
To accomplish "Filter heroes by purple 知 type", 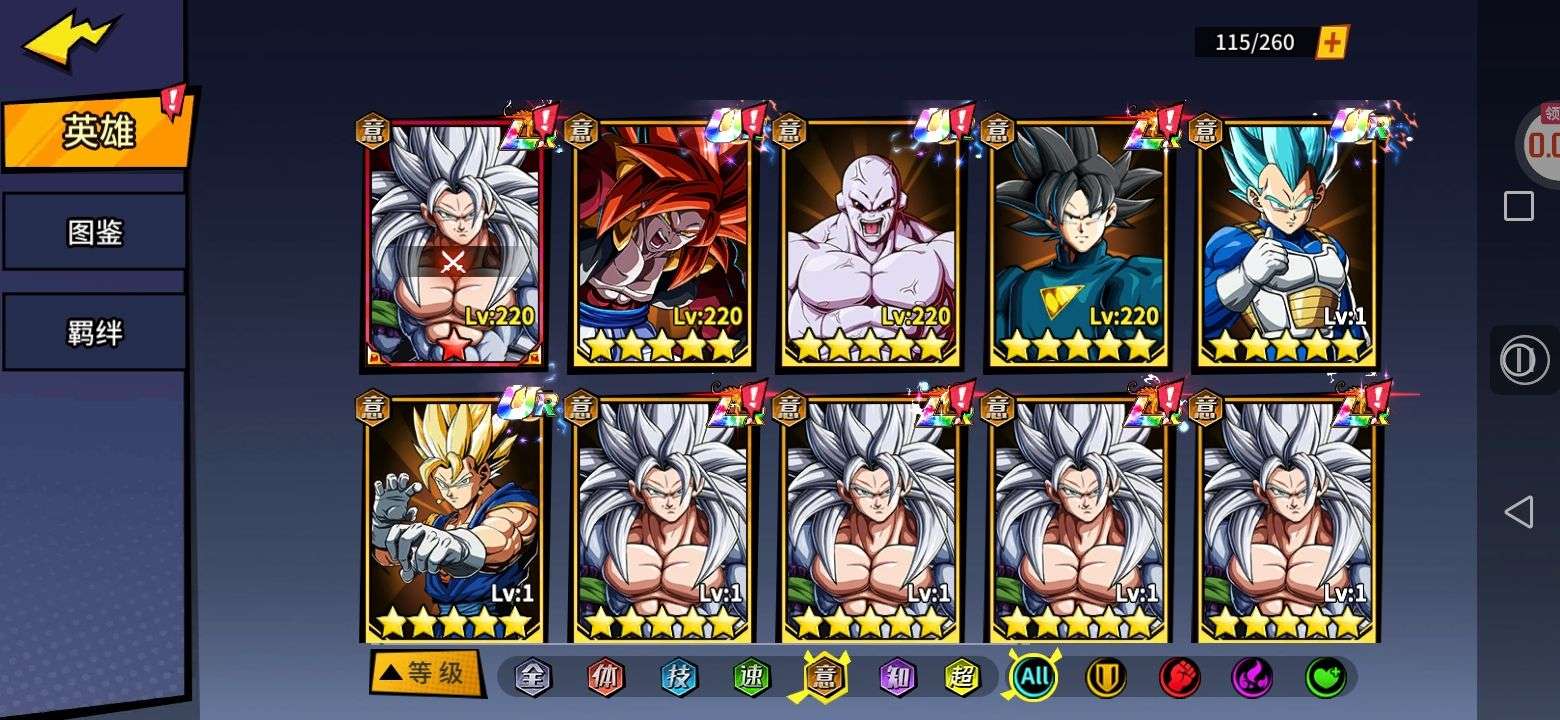I will (898, 677).
